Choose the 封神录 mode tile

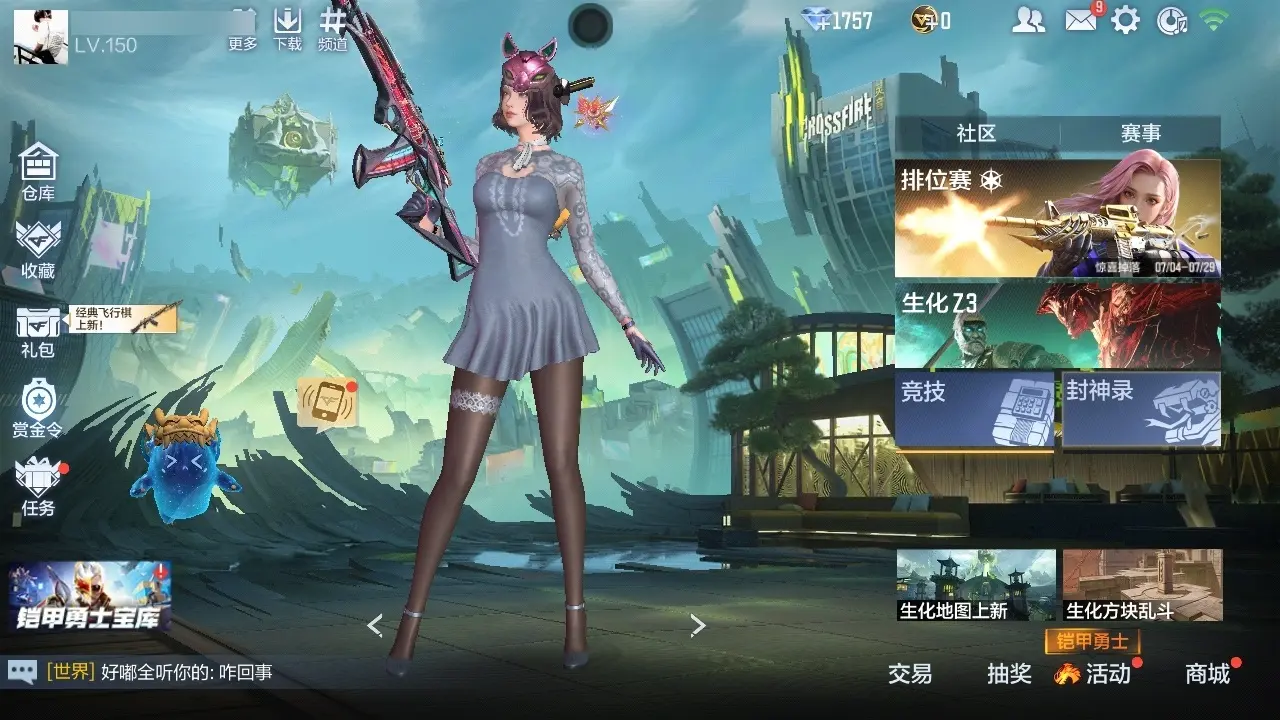click(x=1141, y=408)
